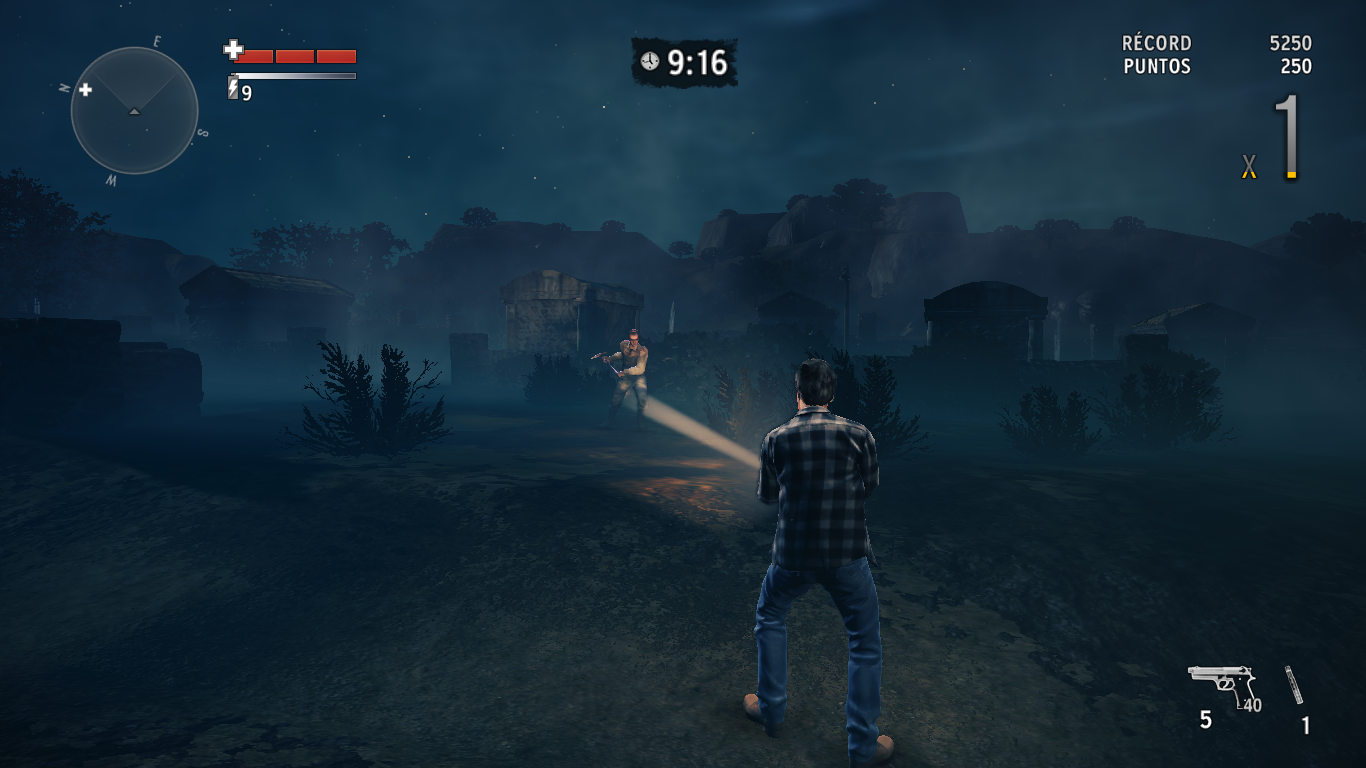Click the circular radar minimap
The width and height of the screenshot is (1366, 768).
(x=134, y=111)
